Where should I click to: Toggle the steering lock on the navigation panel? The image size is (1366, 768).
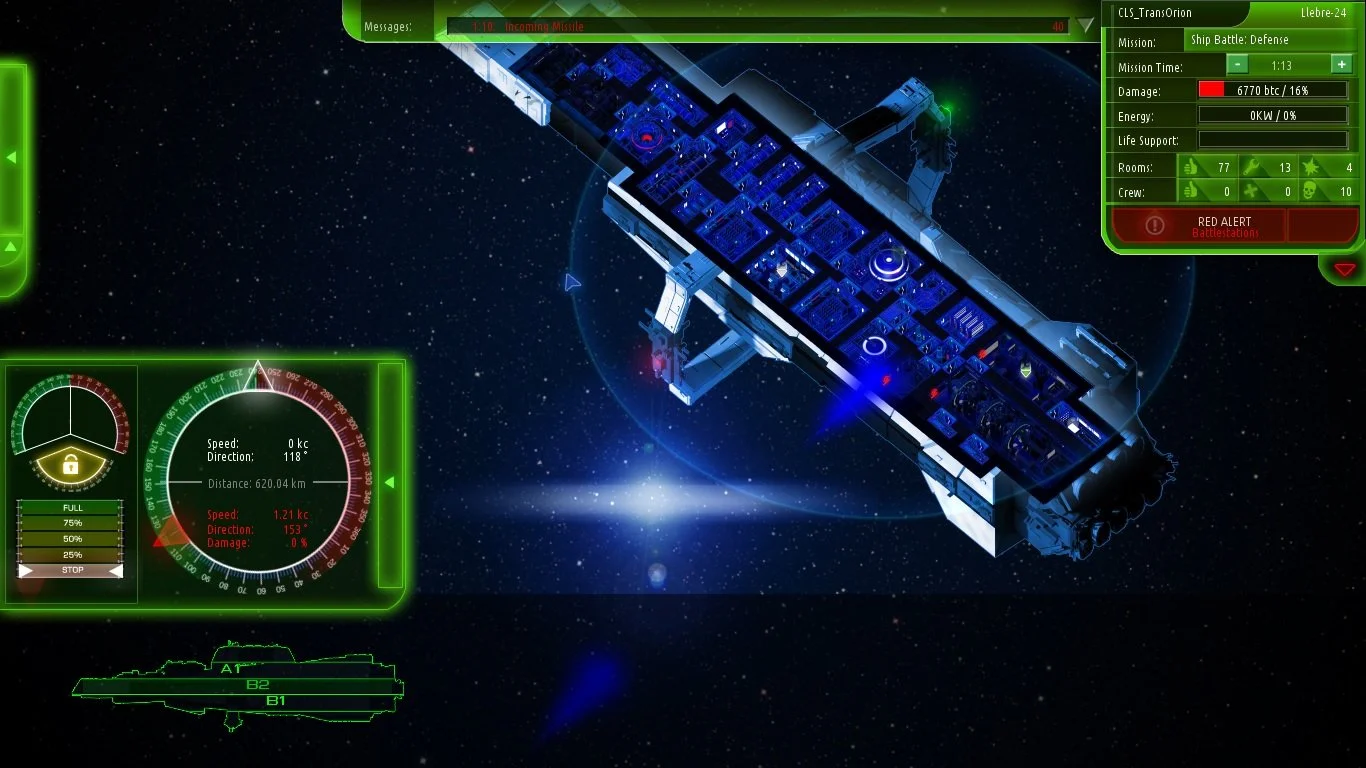[70, 463]
